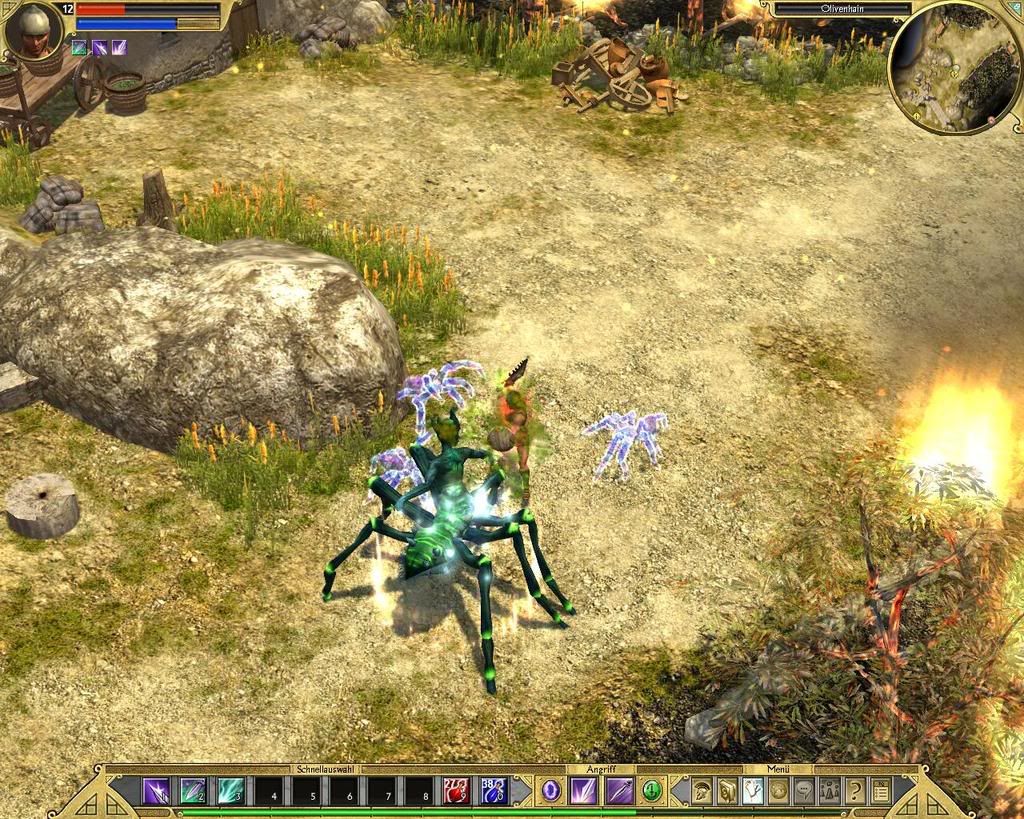Select the purple burst left-attack skill
The height and width of the screenshot is (819, 1024).
[583, 791]
